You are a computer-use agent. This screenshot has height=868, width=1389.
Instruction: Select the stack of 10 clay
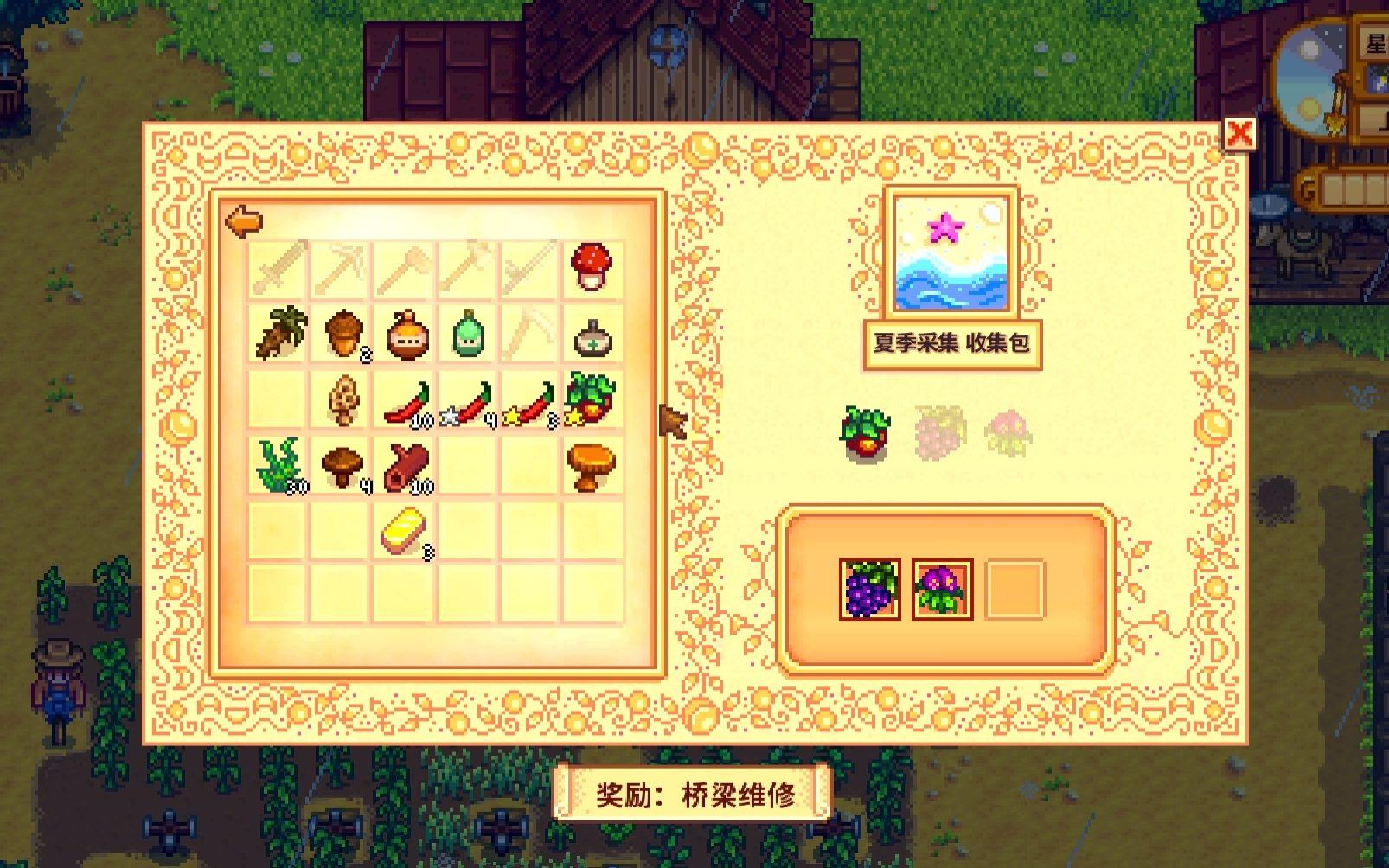(x=406, y=464)
